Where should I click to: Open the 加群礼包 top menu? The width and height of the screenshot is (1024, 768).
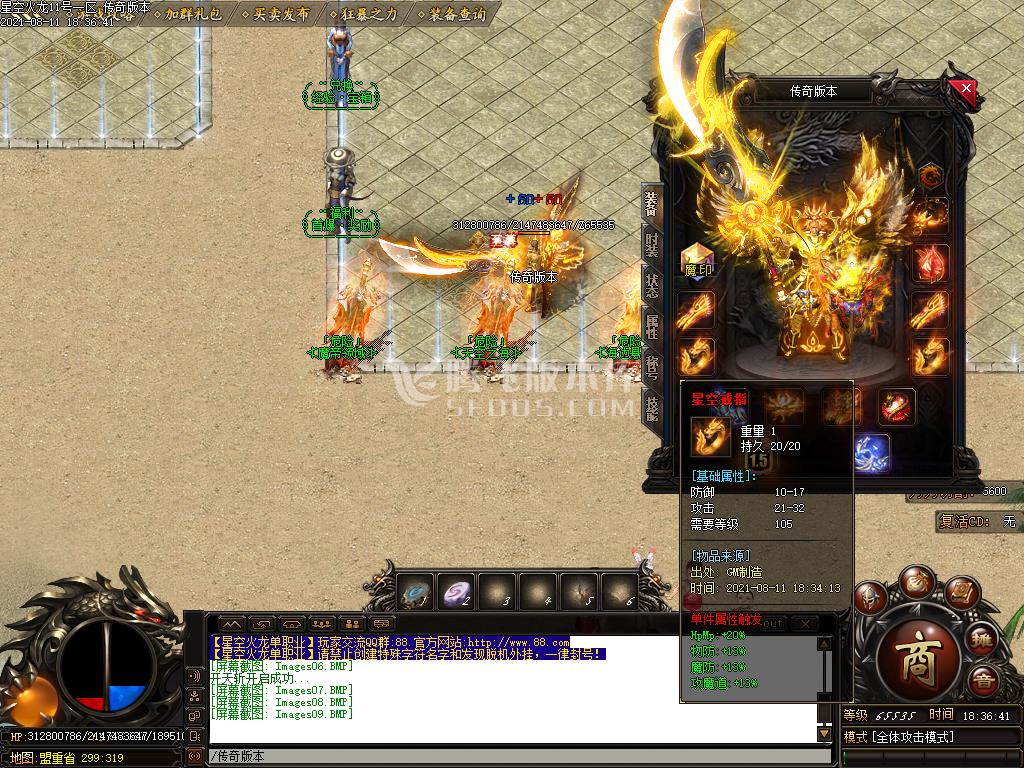[194, 14]
